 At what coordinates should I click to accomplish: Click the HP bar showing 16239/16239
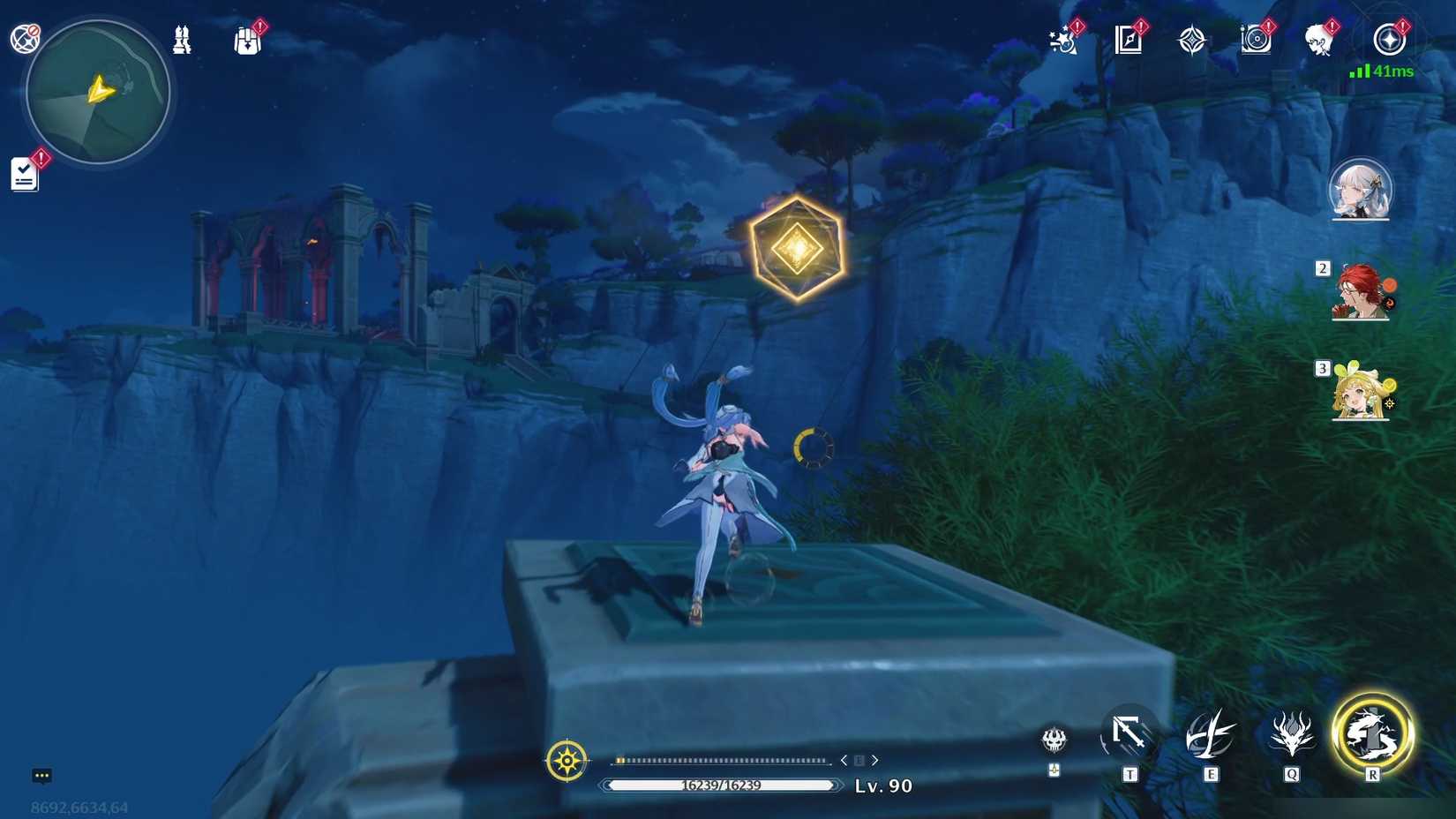(x=719, y=784)
